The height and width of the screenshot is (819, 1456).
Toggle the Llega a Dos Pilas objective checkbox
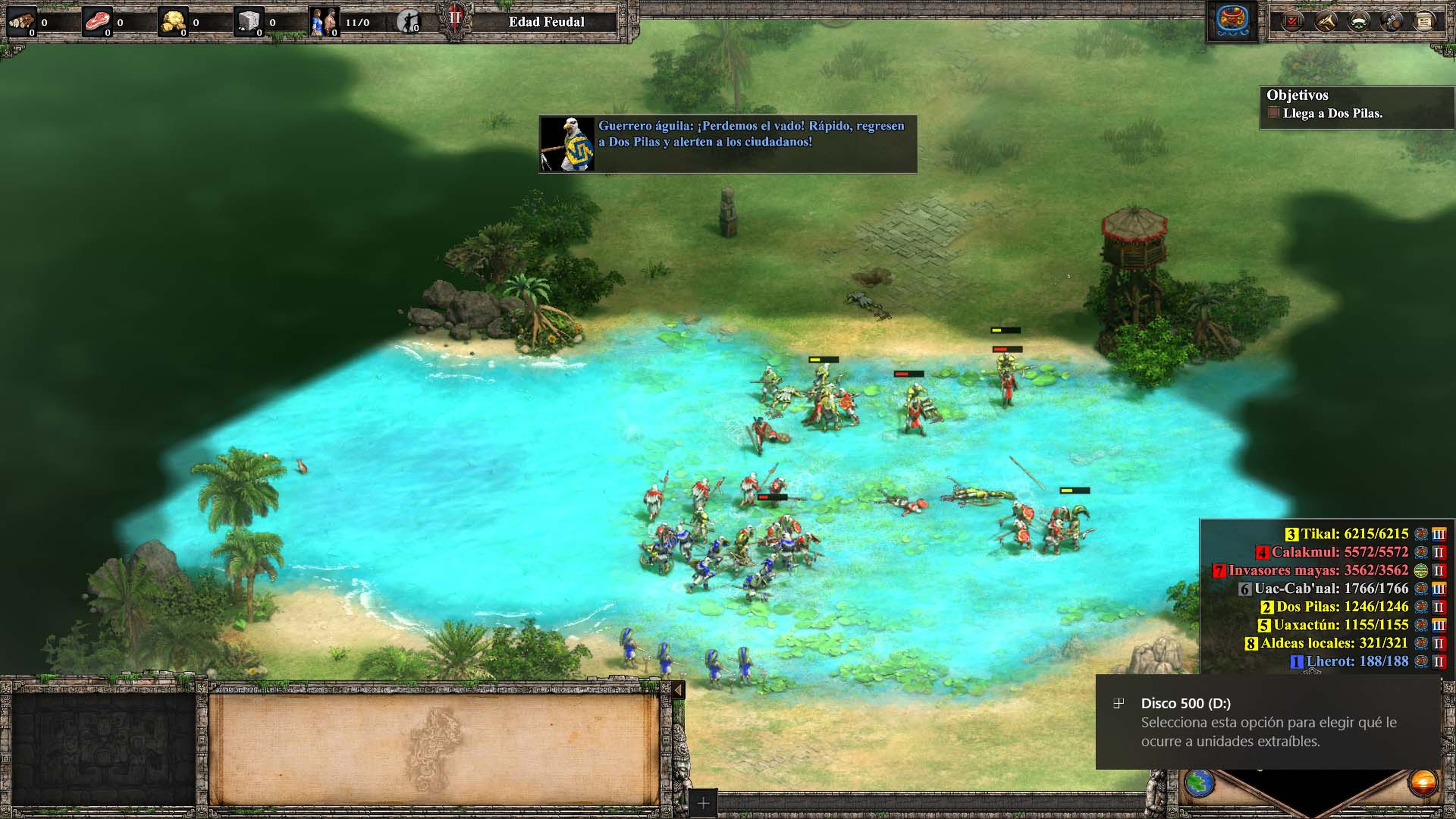tap(1273, 113)
